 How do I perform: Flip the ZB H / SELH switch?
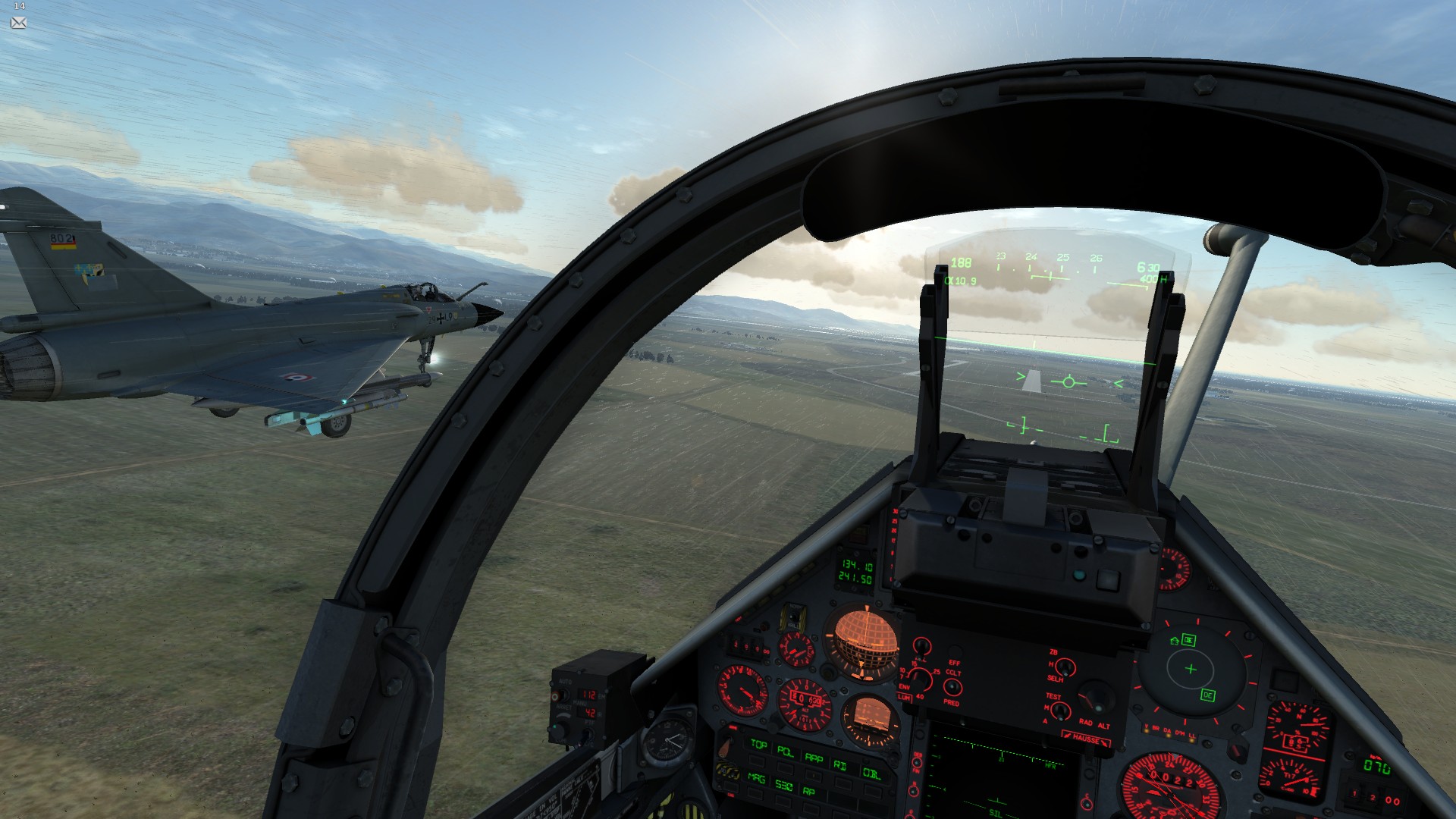point(1065,668)
